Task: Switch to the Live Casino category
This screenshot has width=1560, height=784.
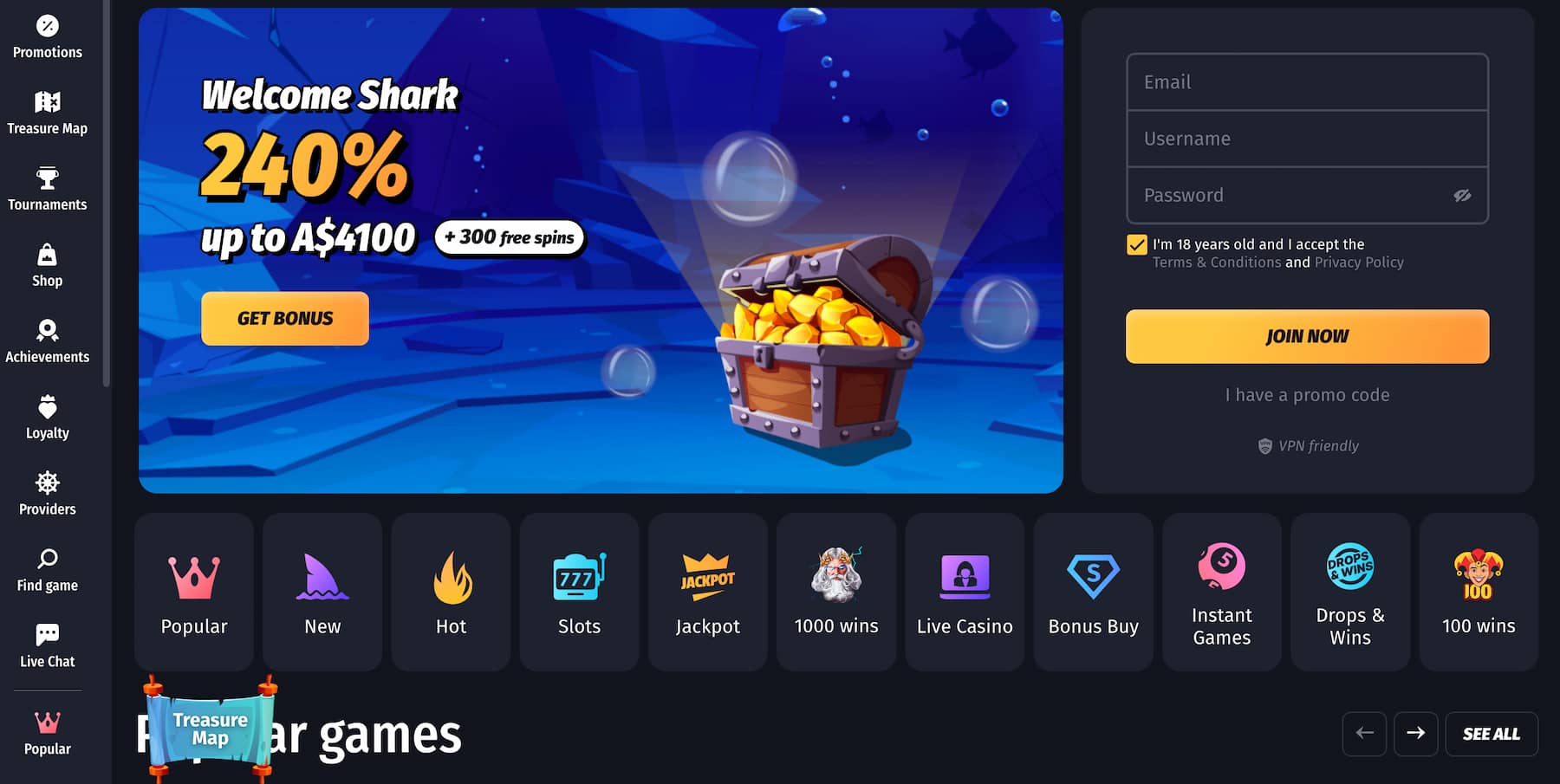Action: coord(965,593)
